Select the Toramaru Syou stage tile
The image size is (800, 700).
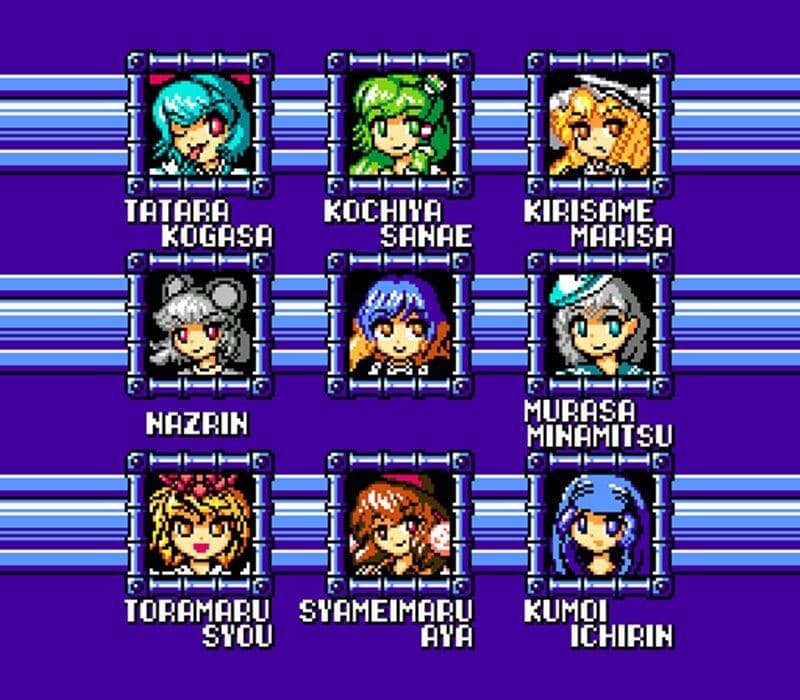(200, 524)
